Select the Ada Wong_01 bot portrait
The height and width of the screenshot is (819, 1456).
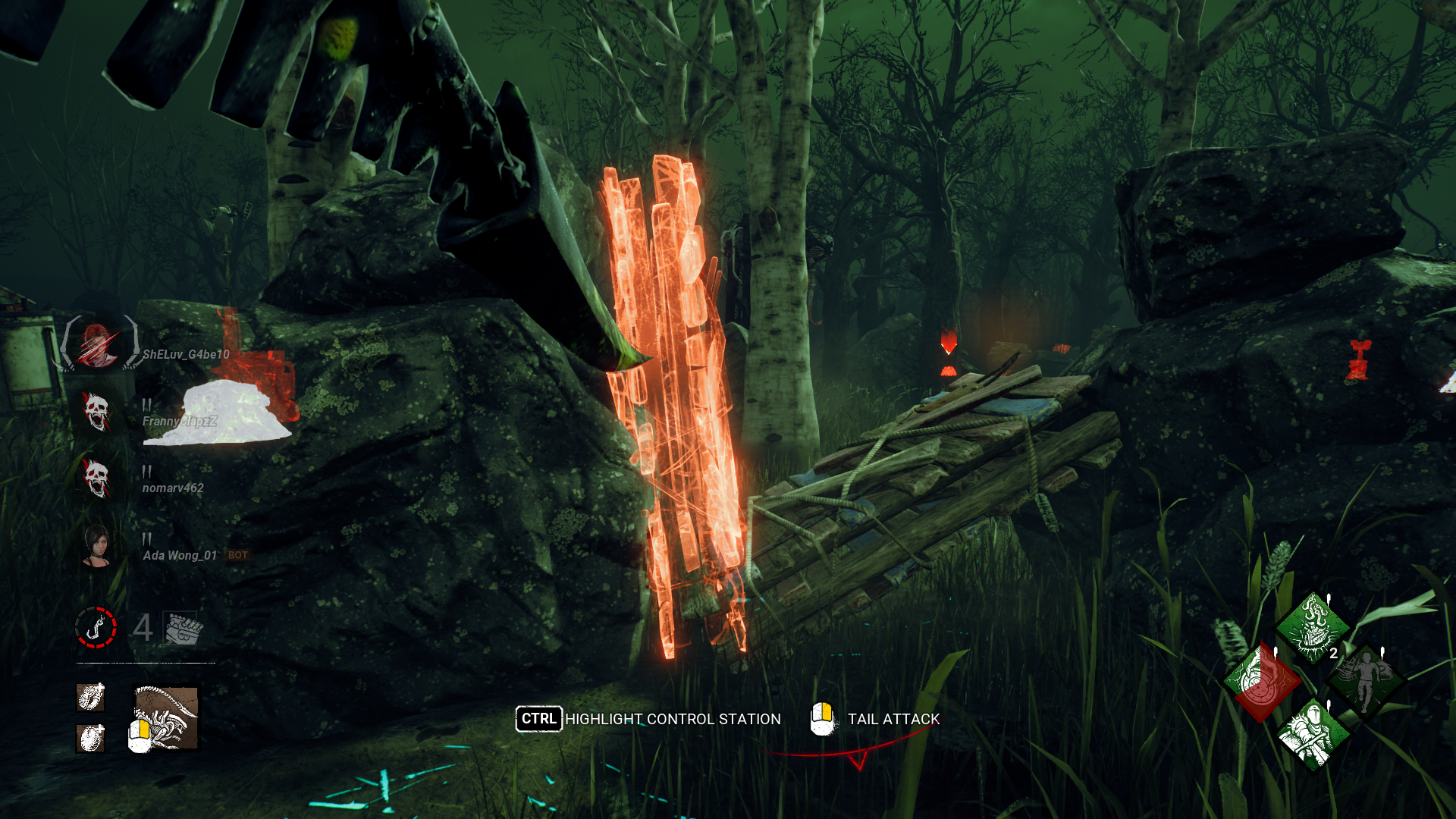[x=96, y=544]
